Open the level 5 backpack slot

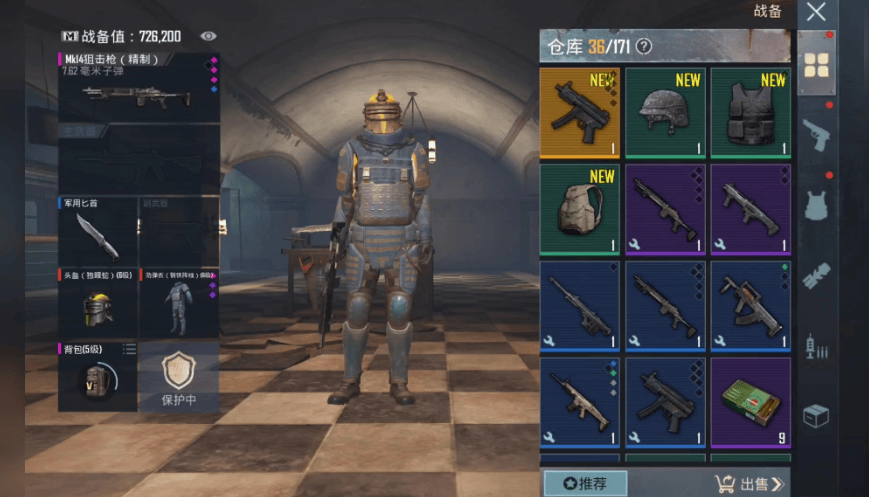[97, 376]
